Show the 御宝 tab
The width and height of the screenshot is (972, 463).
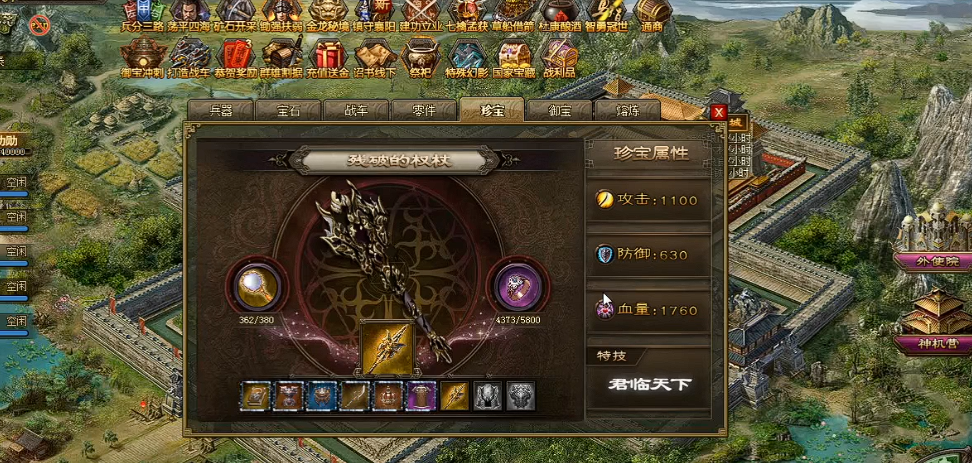coord(558,111)
